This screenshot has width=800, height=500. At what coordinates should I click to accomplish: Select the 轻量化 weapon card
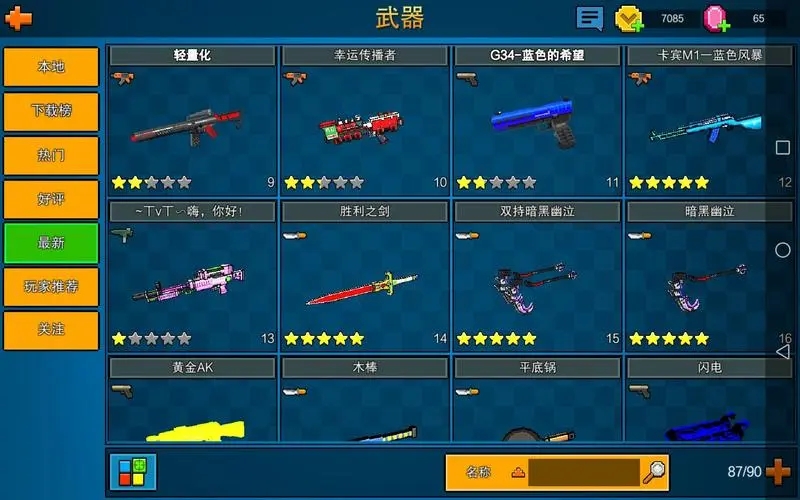click(192, 120)
